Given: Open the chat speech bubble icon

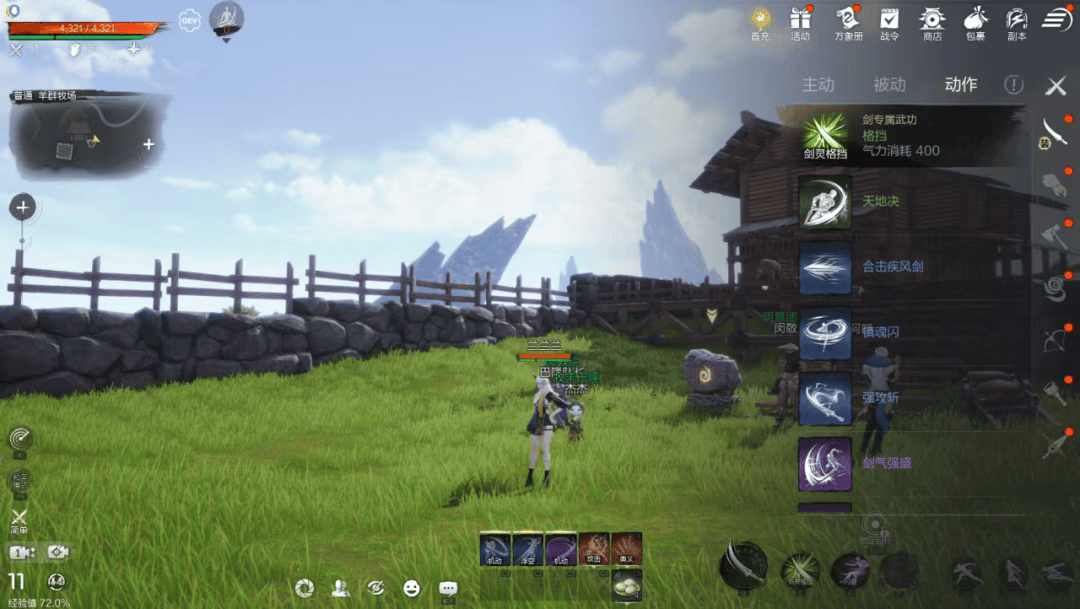Looking at the screenshot, I should point(448,588).
